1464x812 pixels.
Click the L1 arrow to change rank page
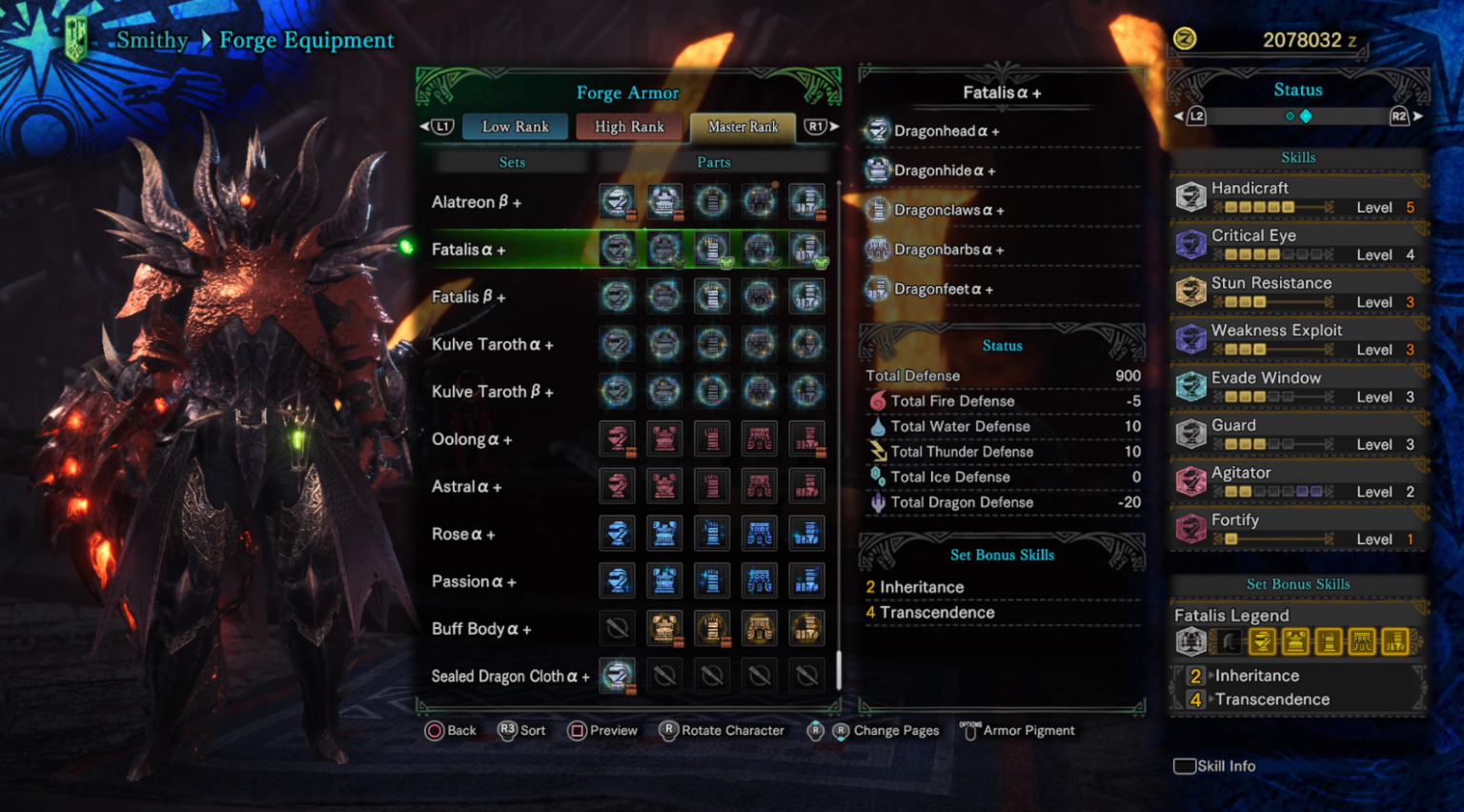click(437, 126)
